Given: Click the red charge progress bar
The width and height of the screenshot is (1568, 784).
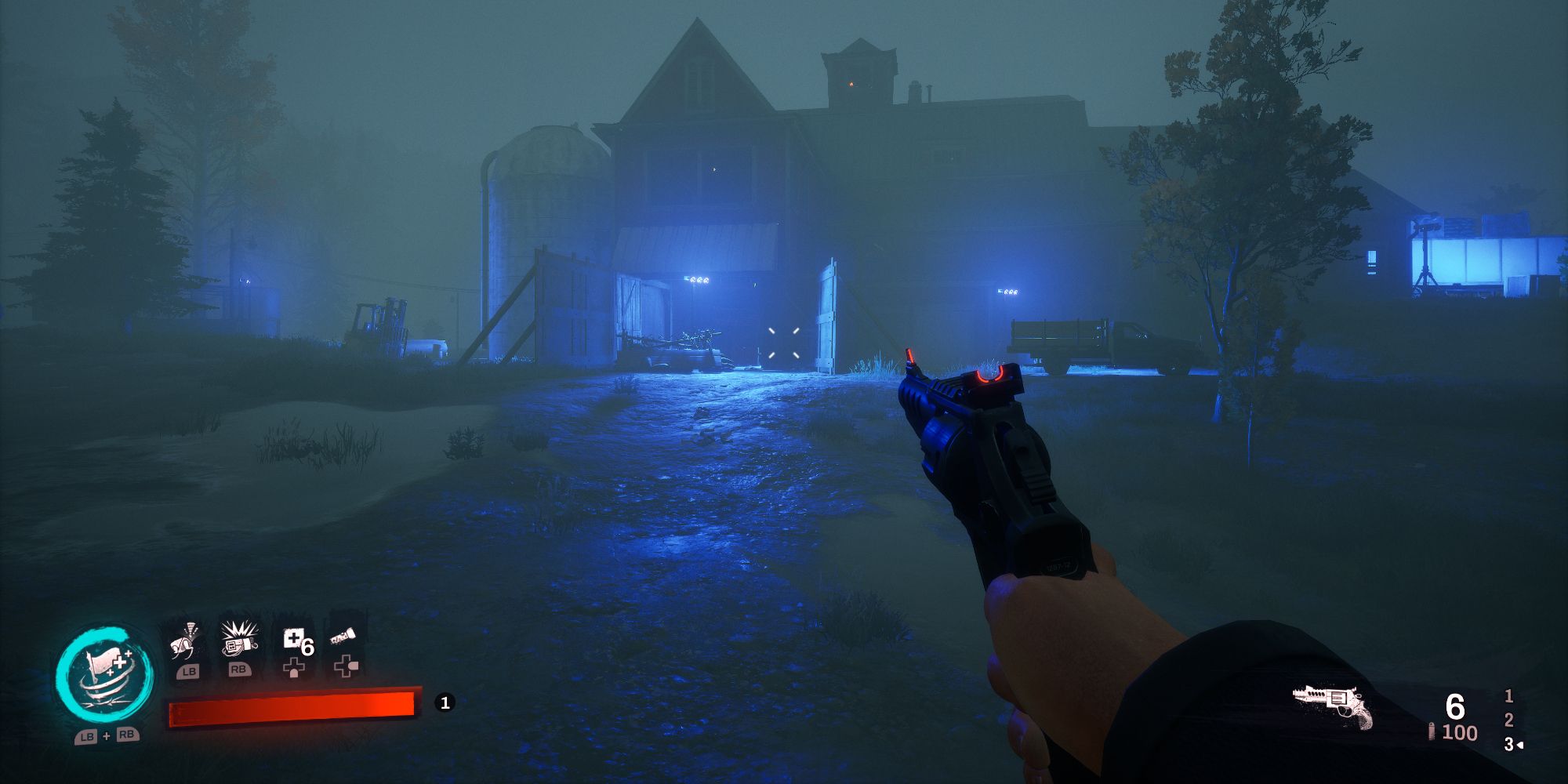Looking at the screenshot, I should click(x=294, y=706).
